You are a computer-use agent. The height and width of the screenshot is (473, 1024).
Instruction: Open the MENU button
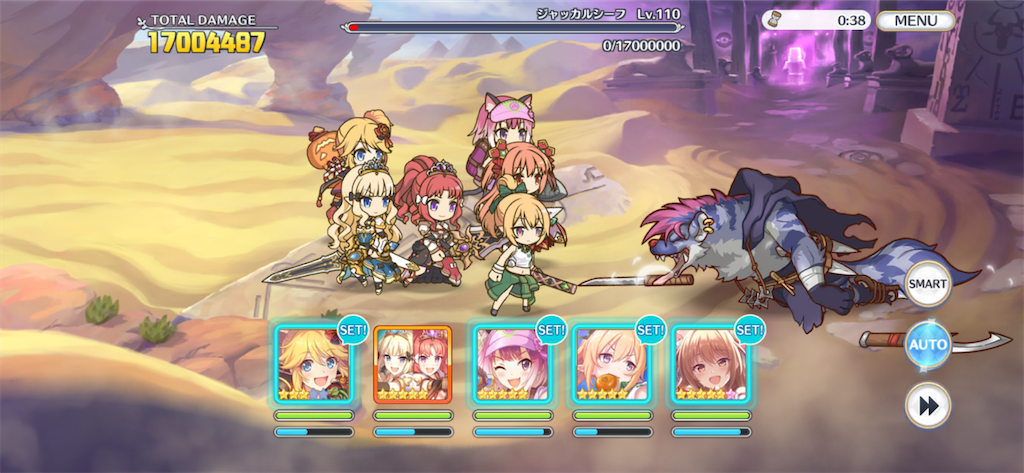click(x=915, y=20)
